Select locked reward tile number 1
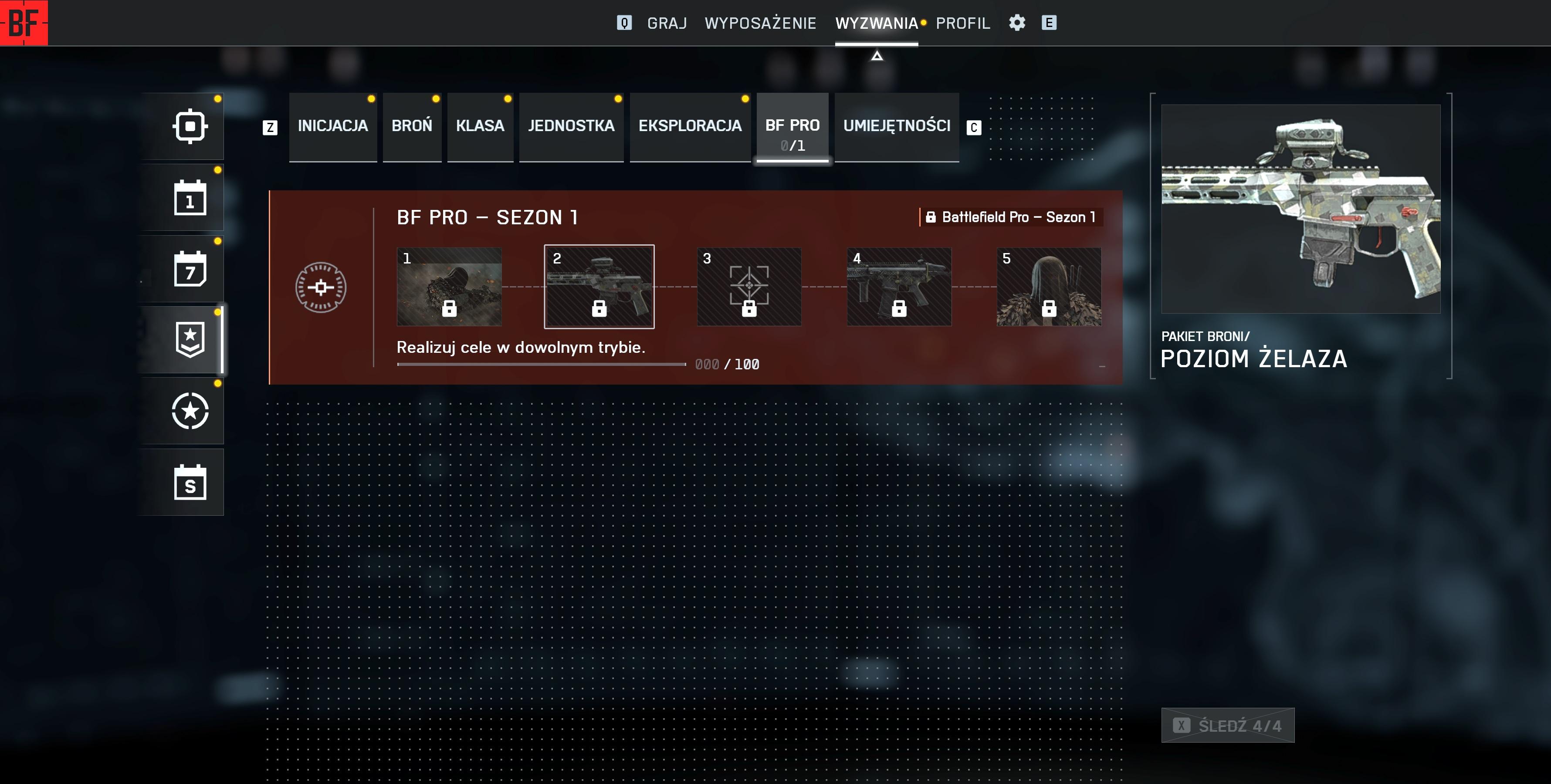Screen dimensions: 1551x784 (x=449, y=287)
